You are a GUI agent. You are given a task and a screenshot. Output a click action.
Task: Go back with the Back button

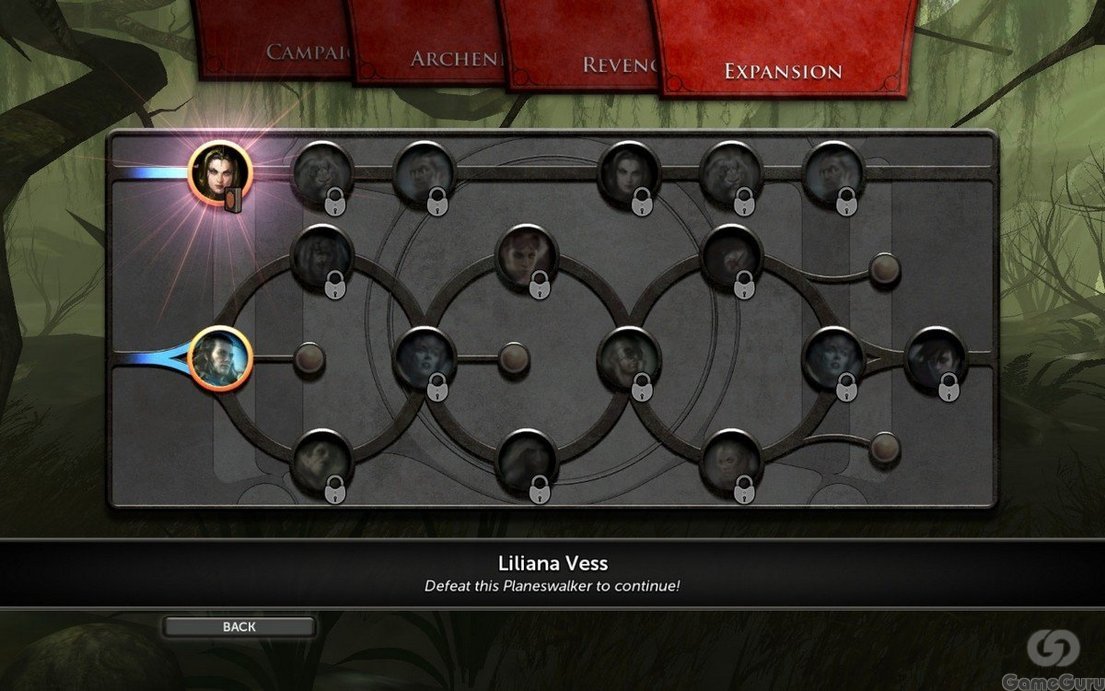(x=239, y=627)
